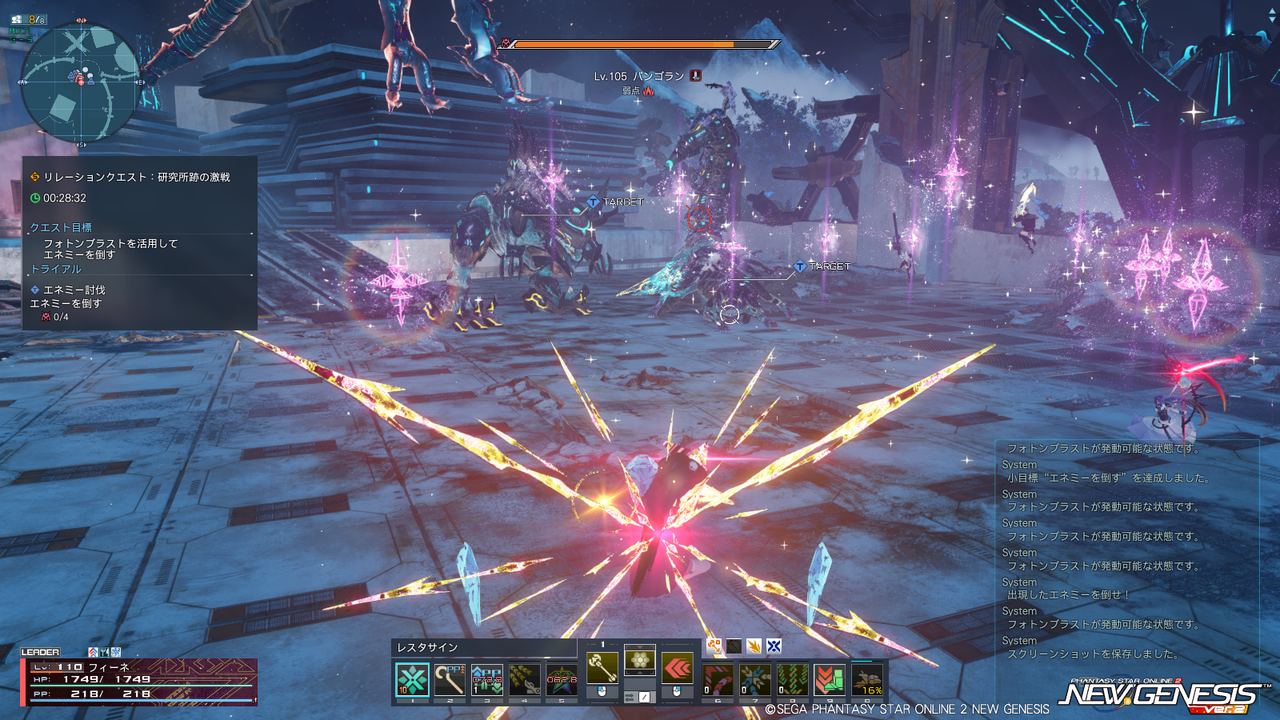Open the circular minimap
Viewport: 1280px width, 720px height.
[80, 82]
